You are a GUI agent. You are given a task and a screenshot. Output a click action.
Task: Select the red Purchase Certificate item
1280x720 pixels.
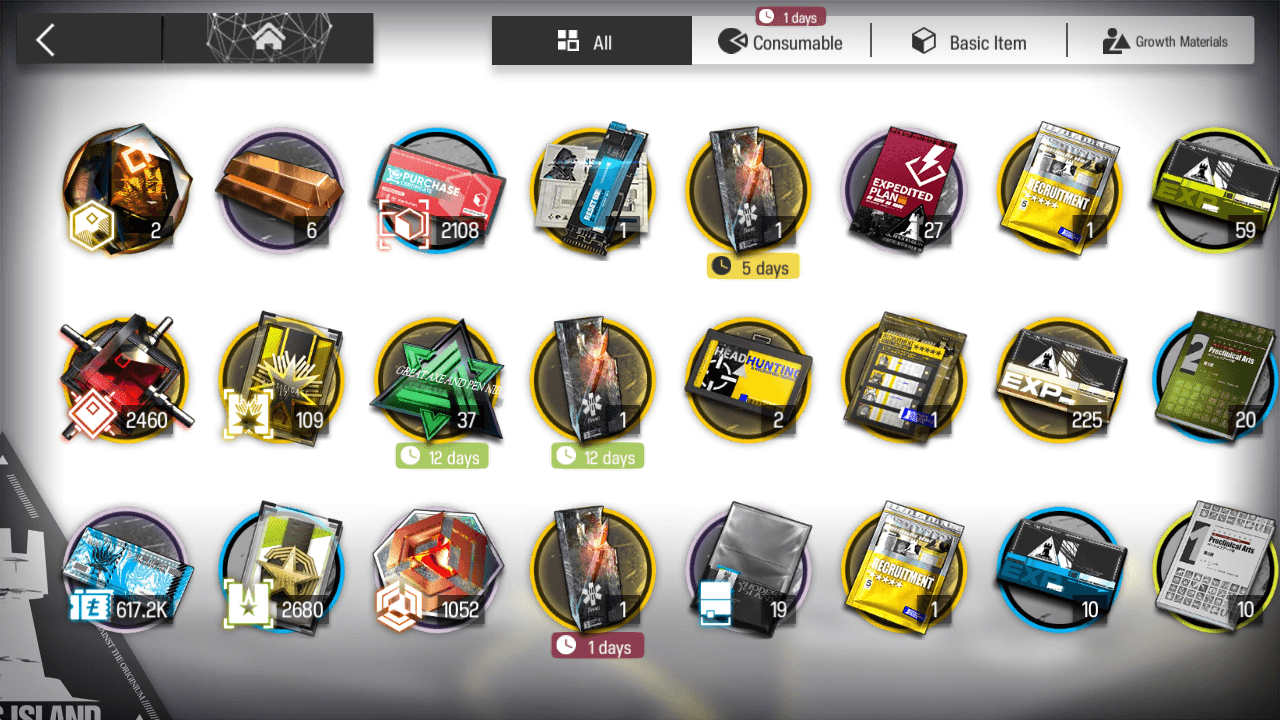(436, 190)
